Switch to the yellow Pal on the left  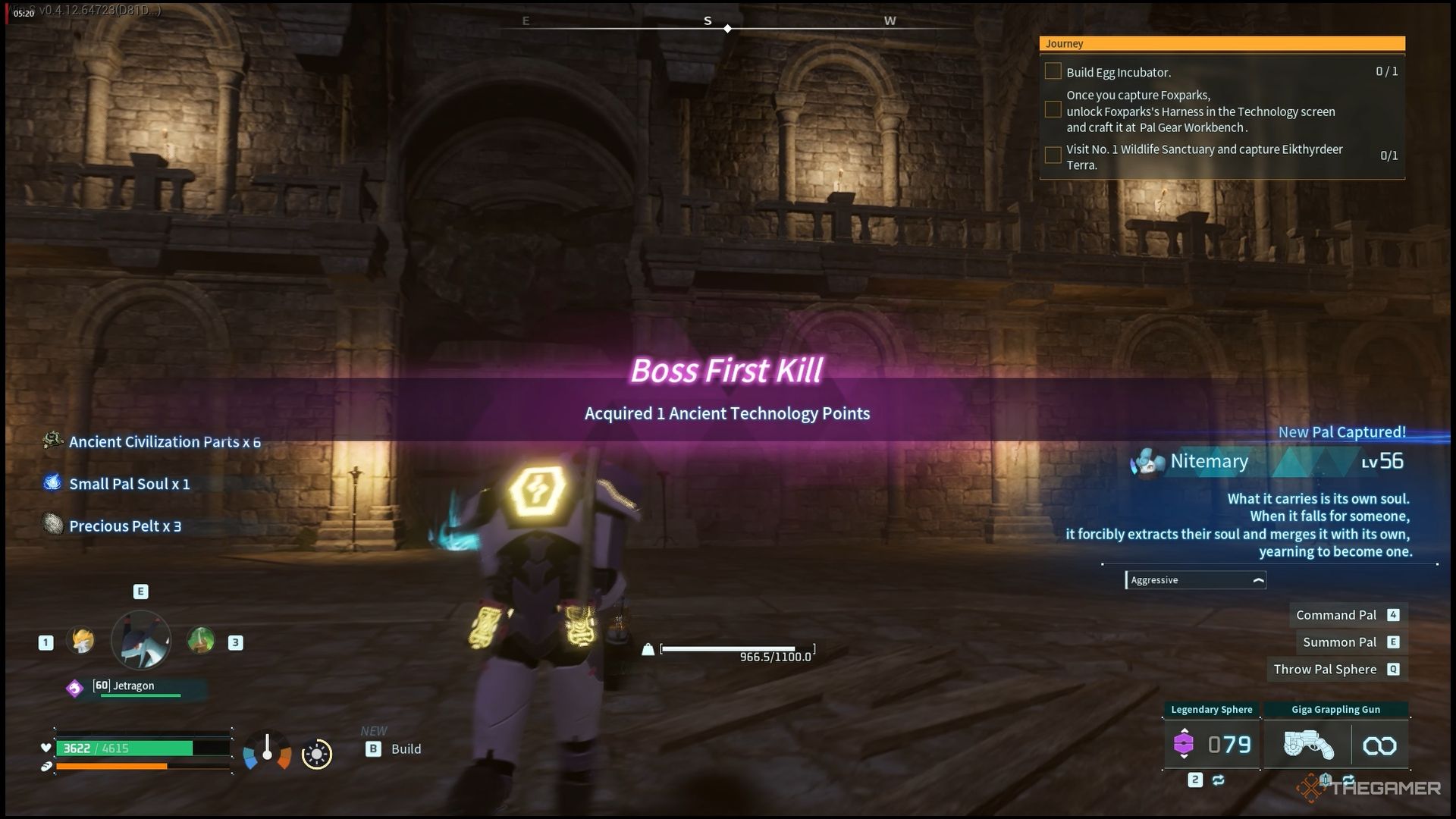(80, 641)
